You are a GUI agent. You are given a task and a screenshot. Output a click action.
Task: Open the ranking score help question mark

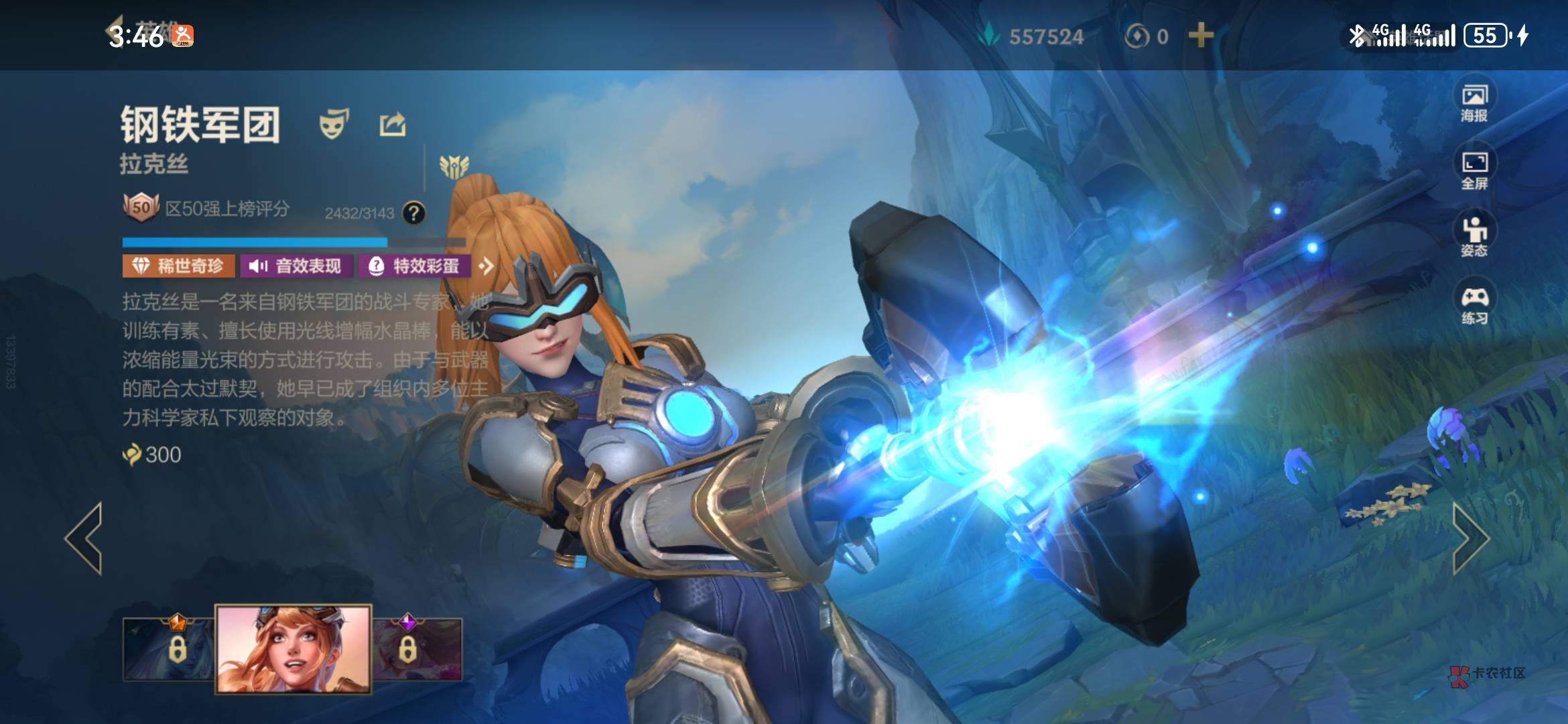point(414,213)
